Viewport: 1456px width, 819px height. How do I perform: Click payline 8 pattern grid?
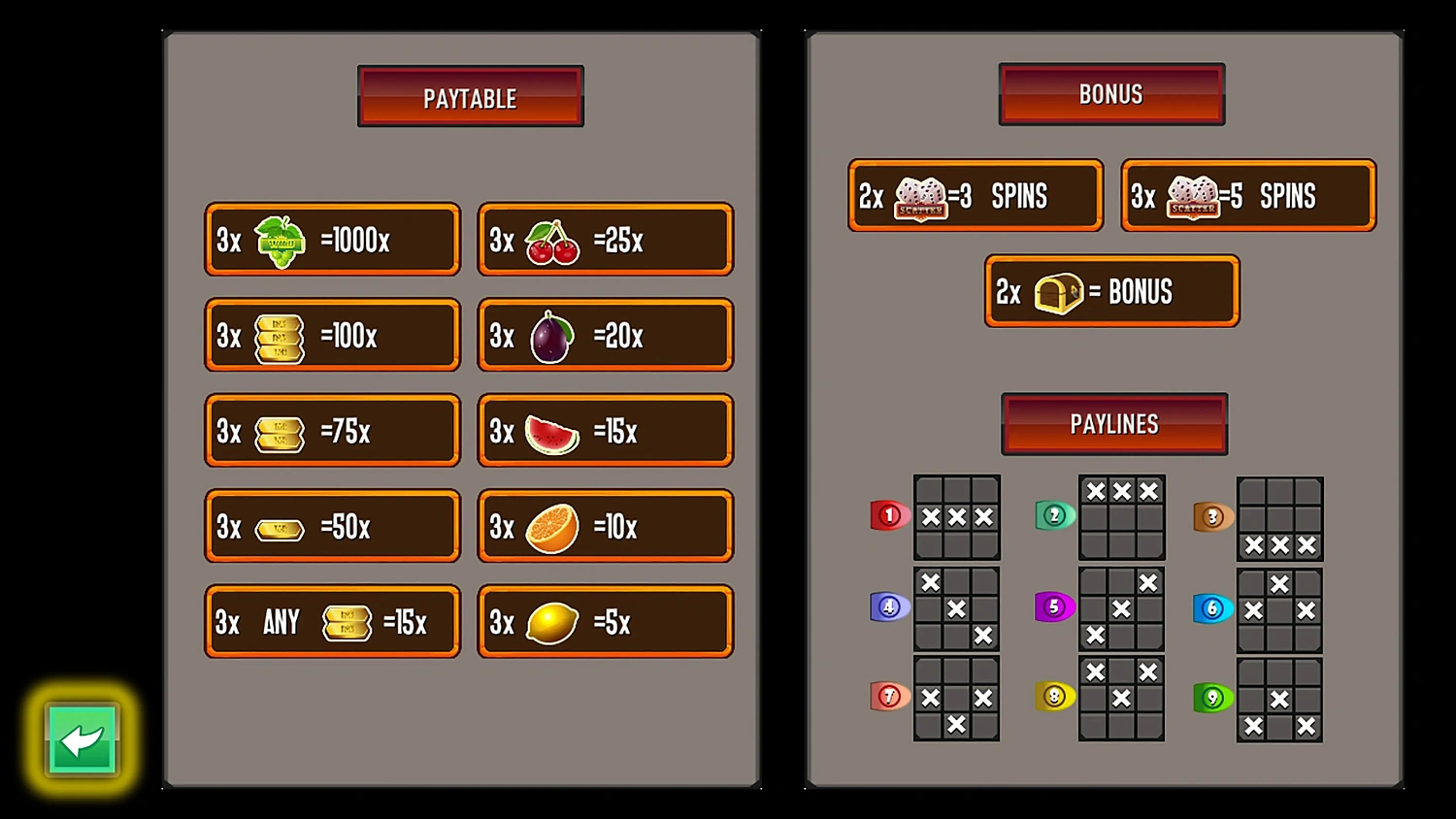[1121, 700]
